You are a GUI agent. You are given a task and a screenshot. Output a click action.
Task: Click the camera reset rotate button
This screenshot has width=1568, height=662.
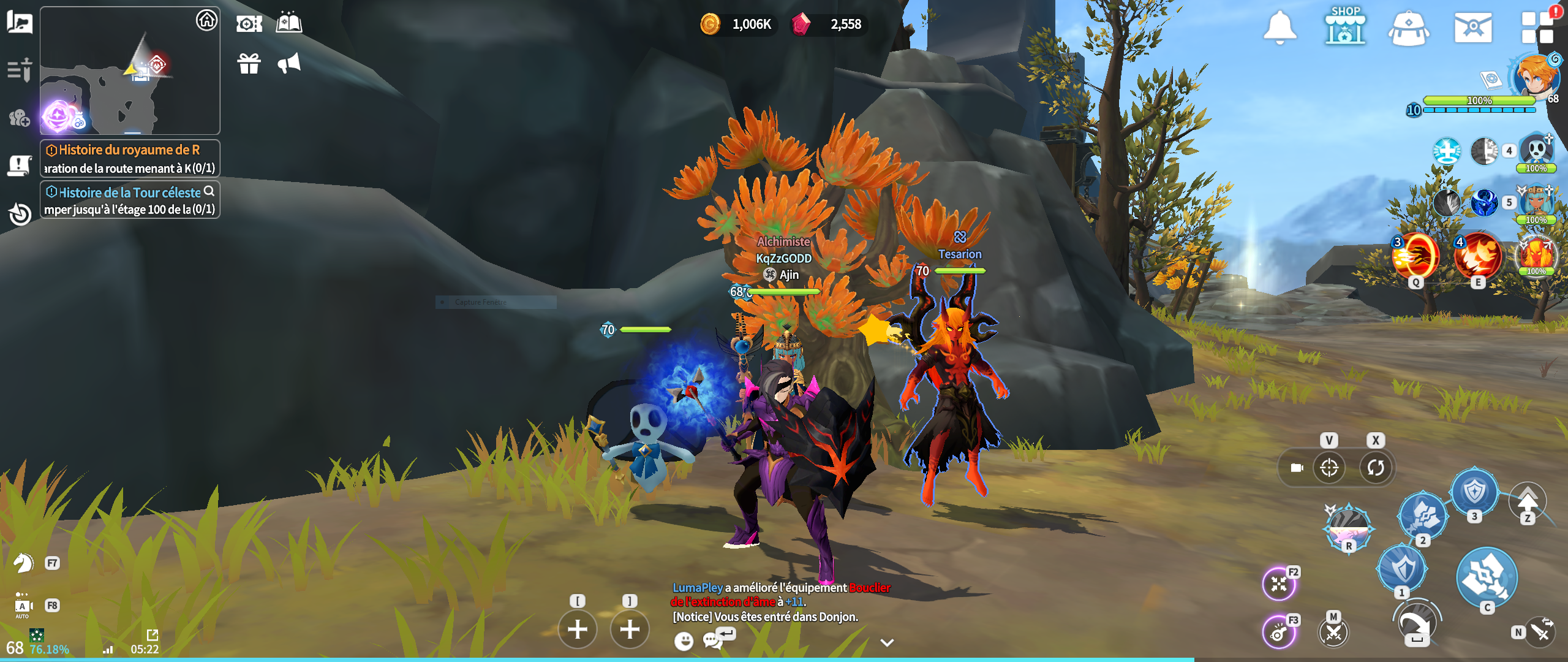point(1376,468)
